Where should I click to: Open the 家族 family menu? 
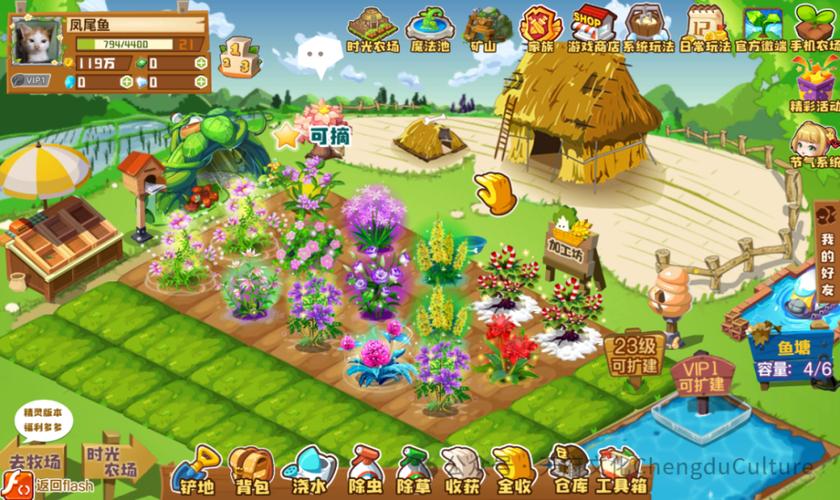[541, 27]
